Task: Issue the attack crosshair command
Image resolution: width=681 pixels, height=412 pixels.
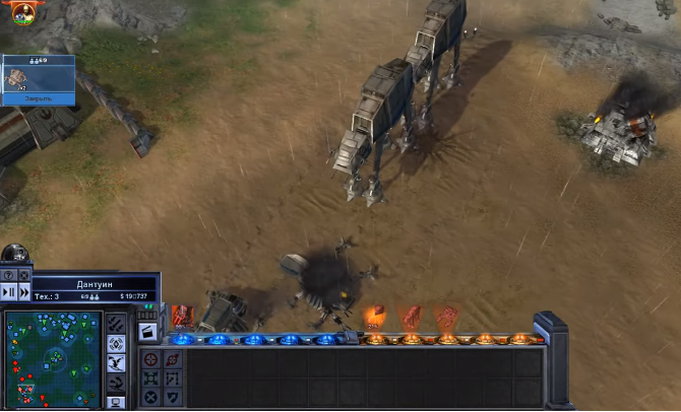Action: [x=150, y=359]
